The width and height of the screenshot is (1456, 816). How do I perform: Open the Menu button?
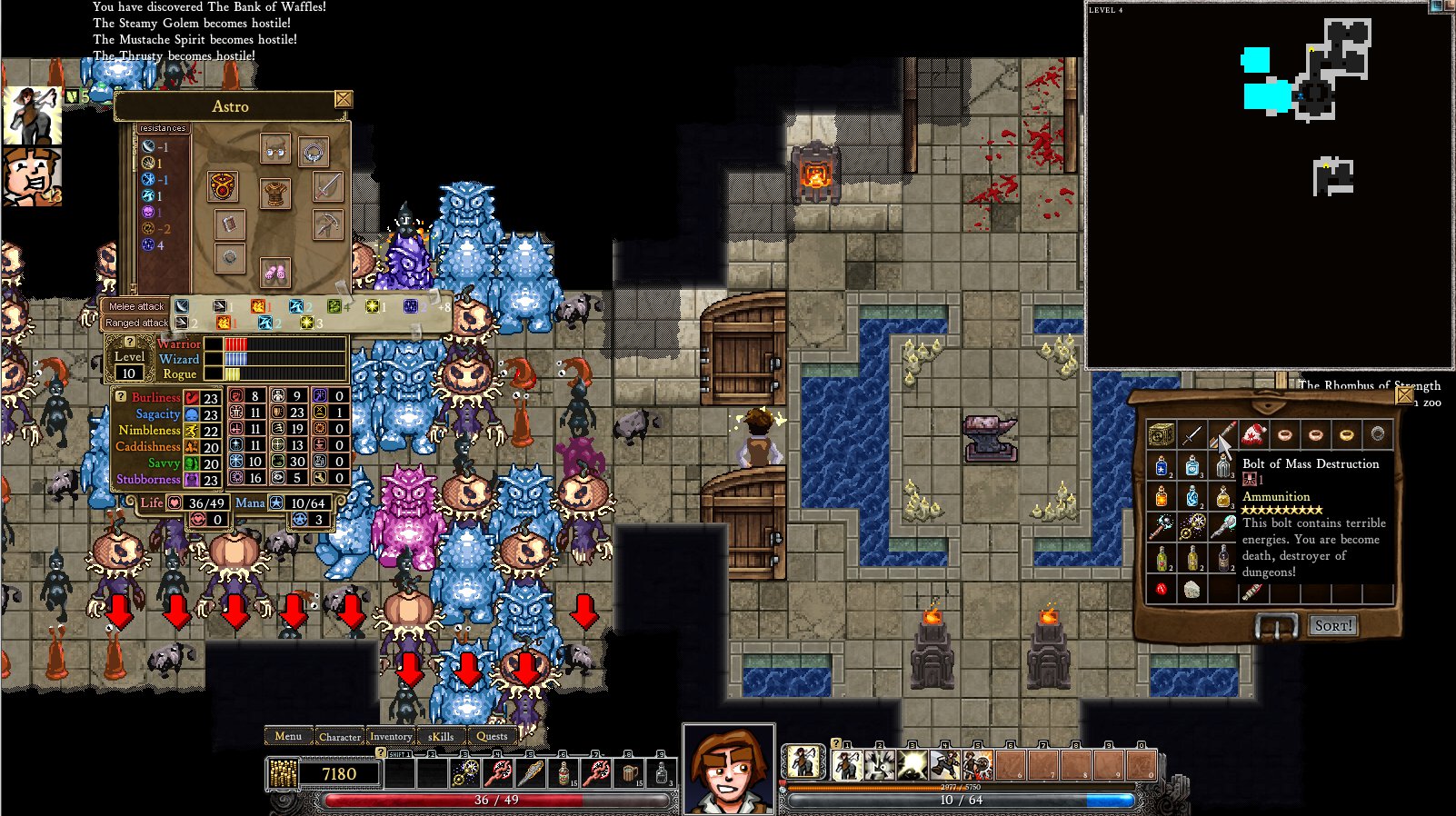point(288,736)
